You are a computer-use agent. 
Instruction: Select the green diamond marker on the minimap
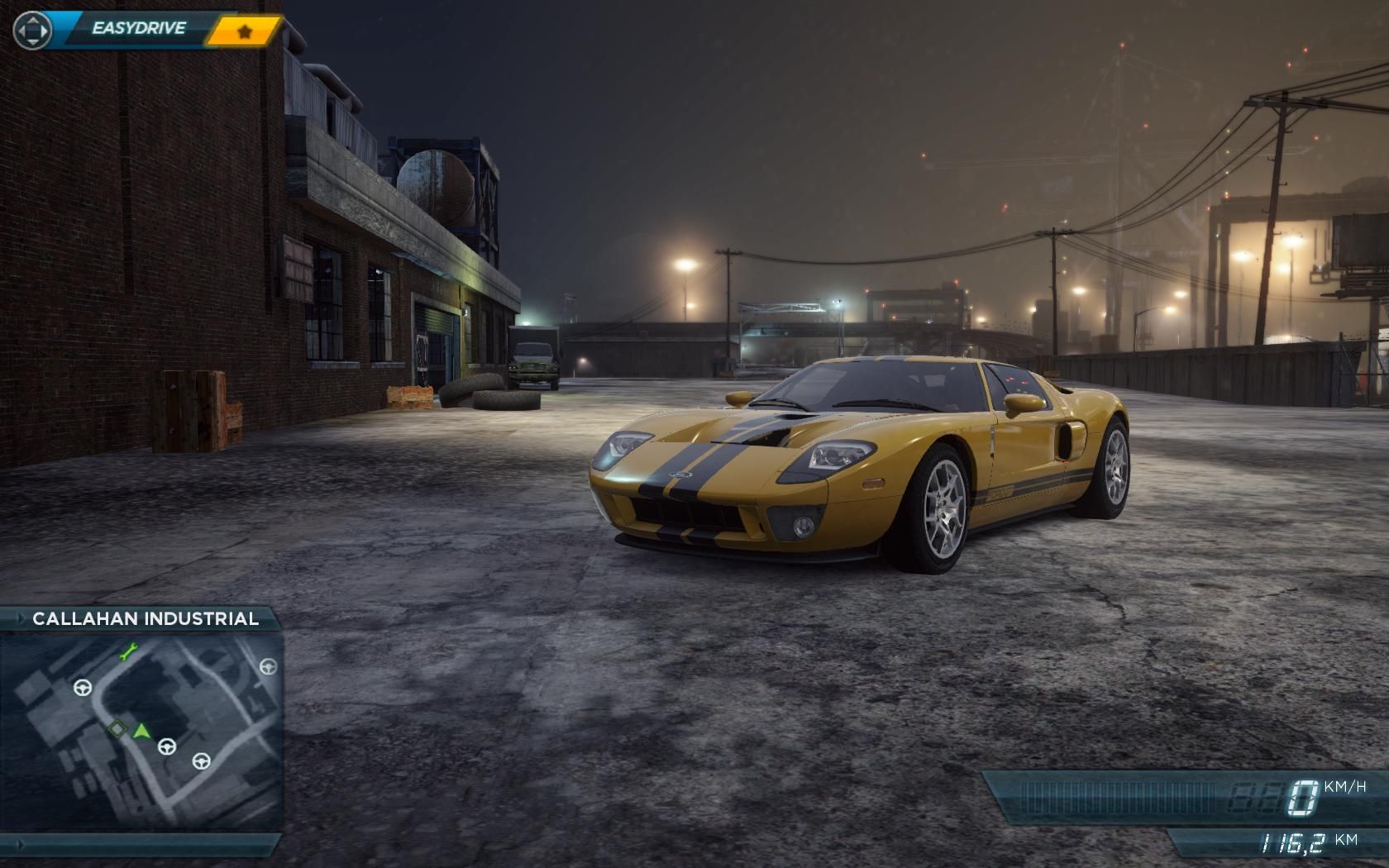(118, 729)
